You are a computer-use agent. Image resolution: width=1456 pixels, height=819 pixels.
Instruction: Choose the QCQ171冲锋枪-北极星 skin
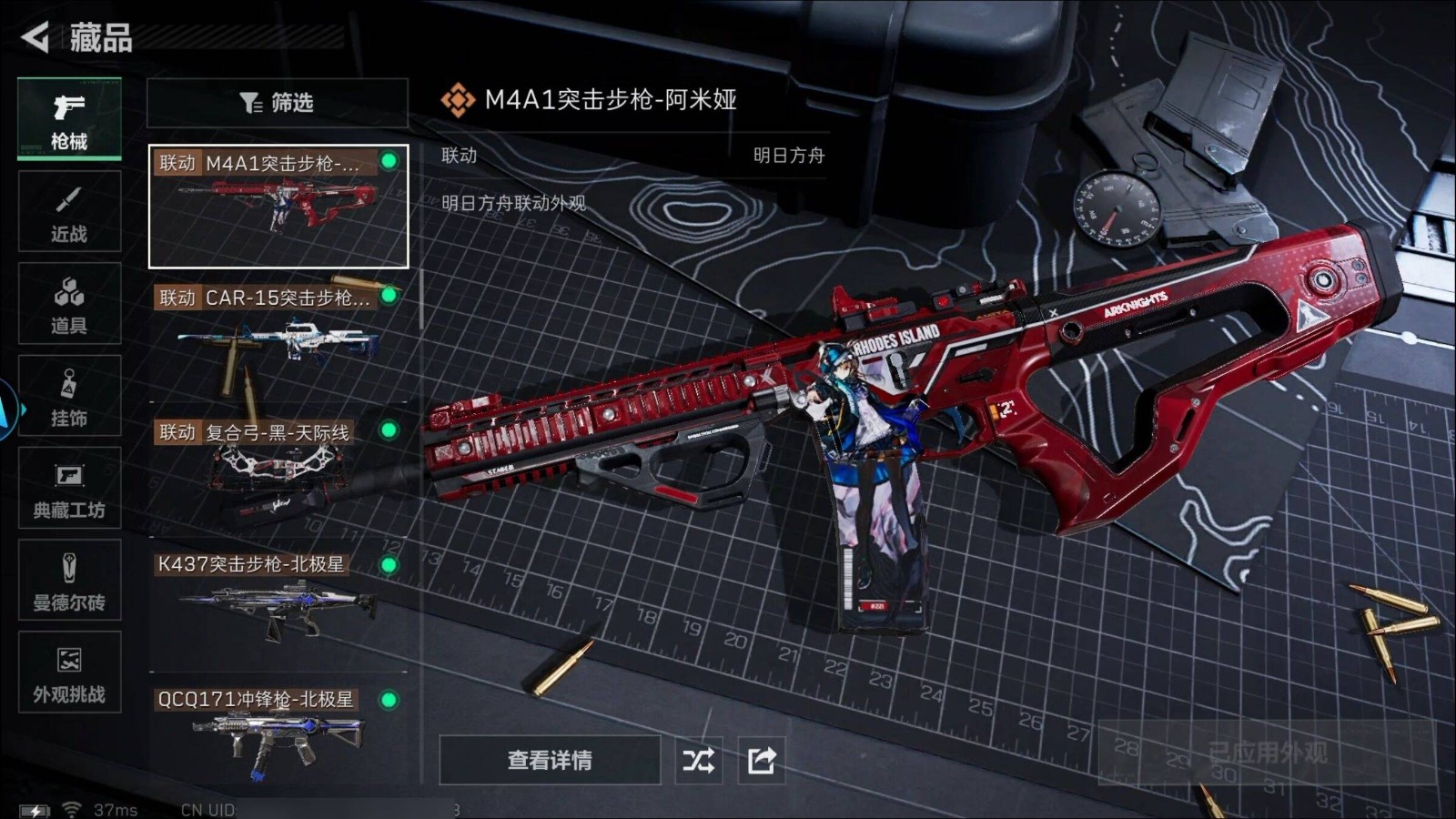278,735
